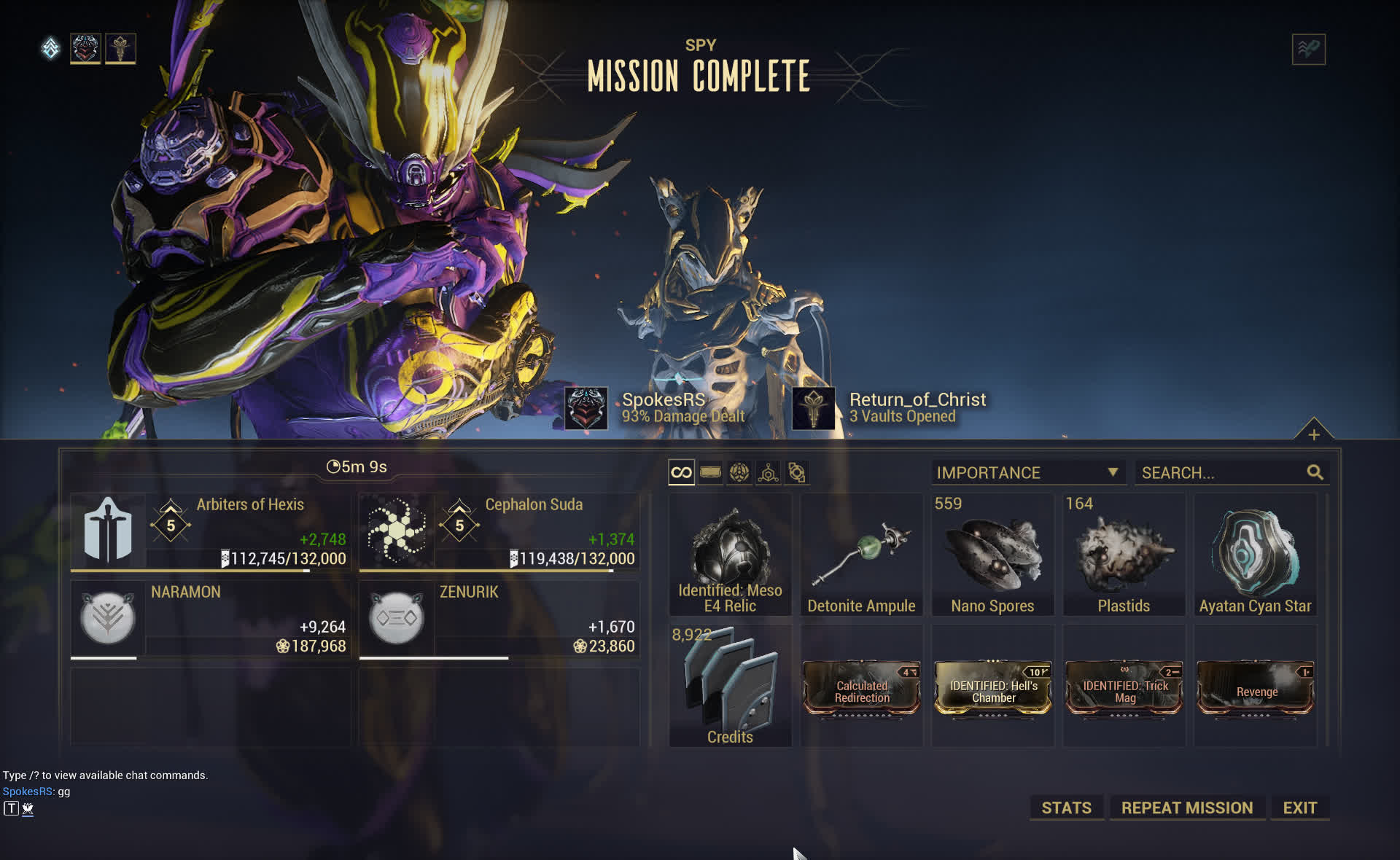The width and height of the screenshot is (1400, 860).
Task: Select the Hell's Chamber mod card
Action: (x=992, y=688)
